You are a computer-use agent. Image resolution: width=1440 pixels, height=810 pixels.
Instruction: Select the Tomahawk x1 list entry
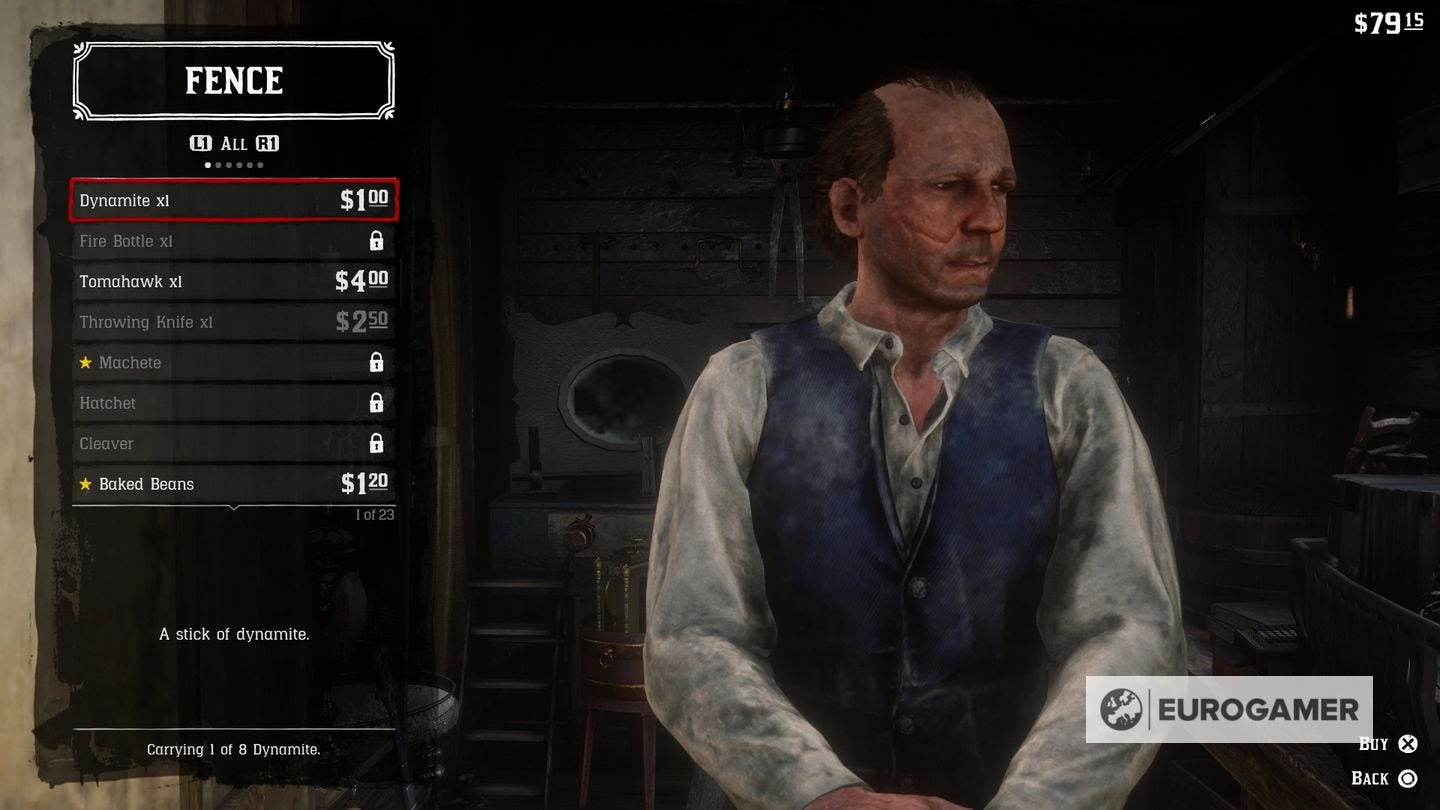(233, 281)
